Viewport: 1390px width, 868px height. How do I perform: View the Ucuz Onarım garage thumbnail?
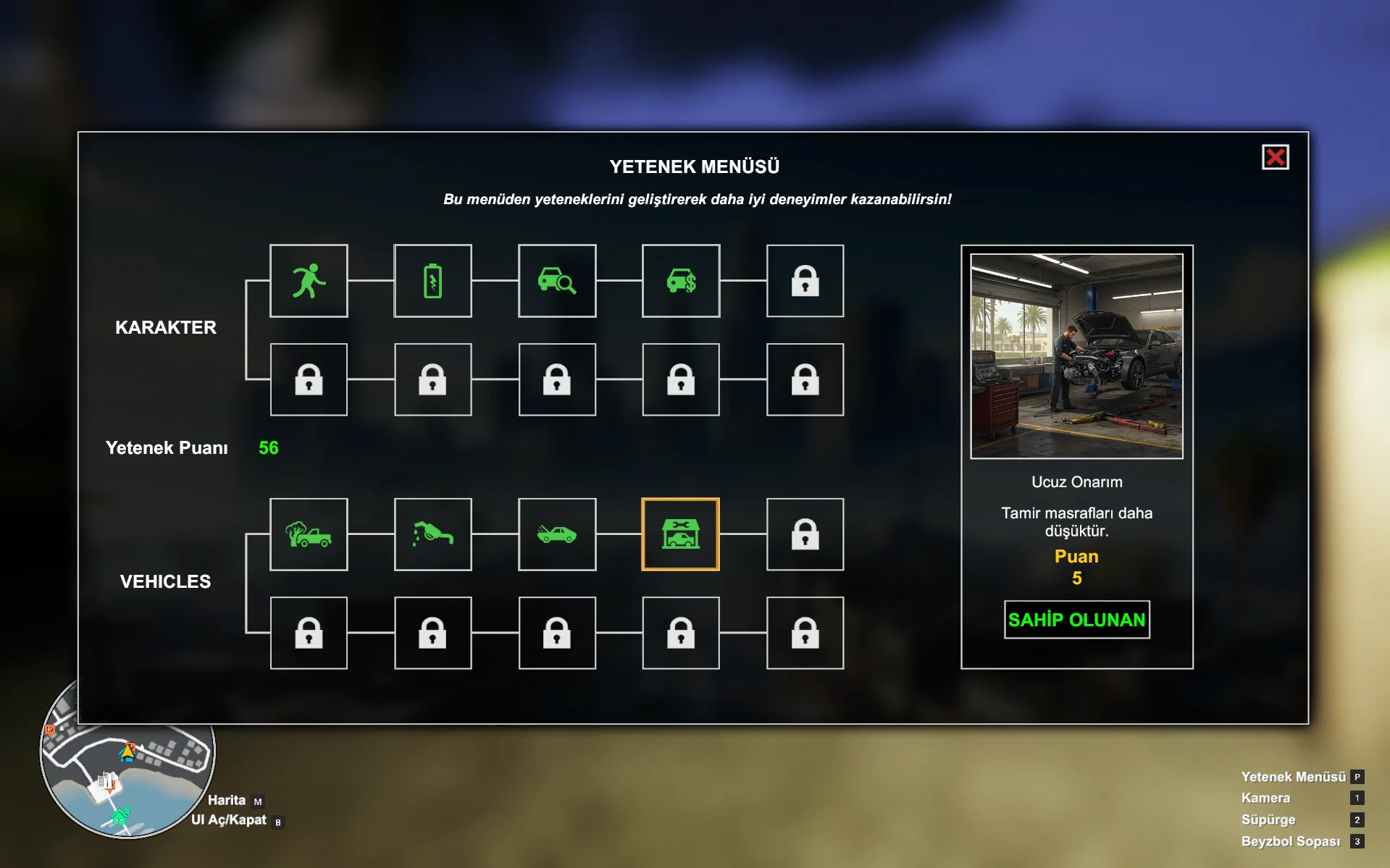point(1076,356)
